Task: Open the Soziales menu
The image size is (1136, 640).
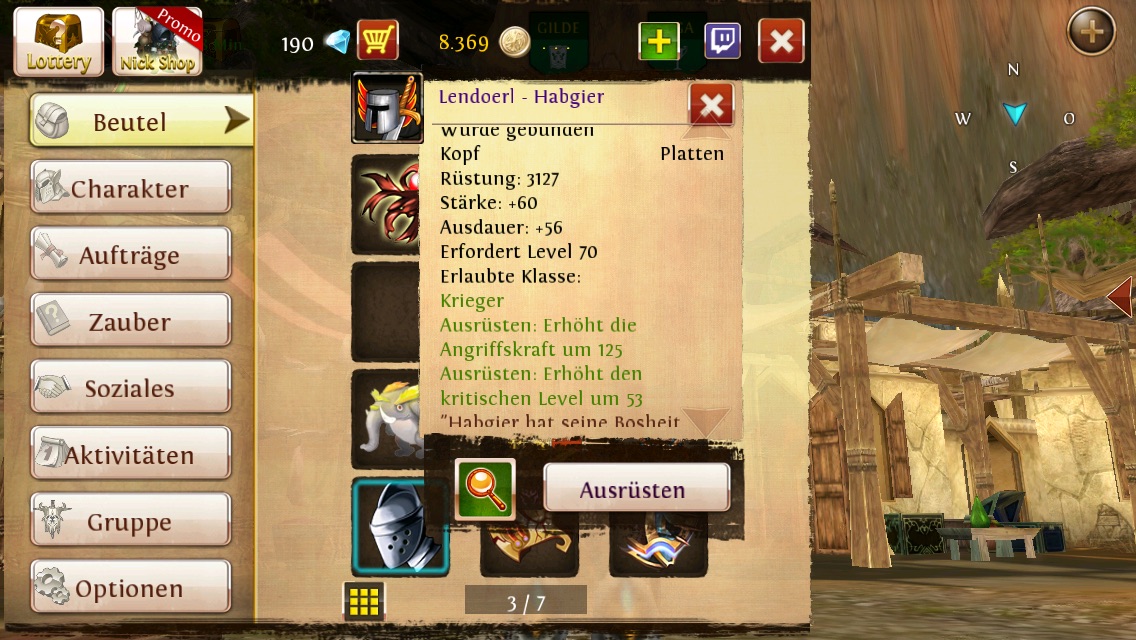Action: [x=131, y=388]
